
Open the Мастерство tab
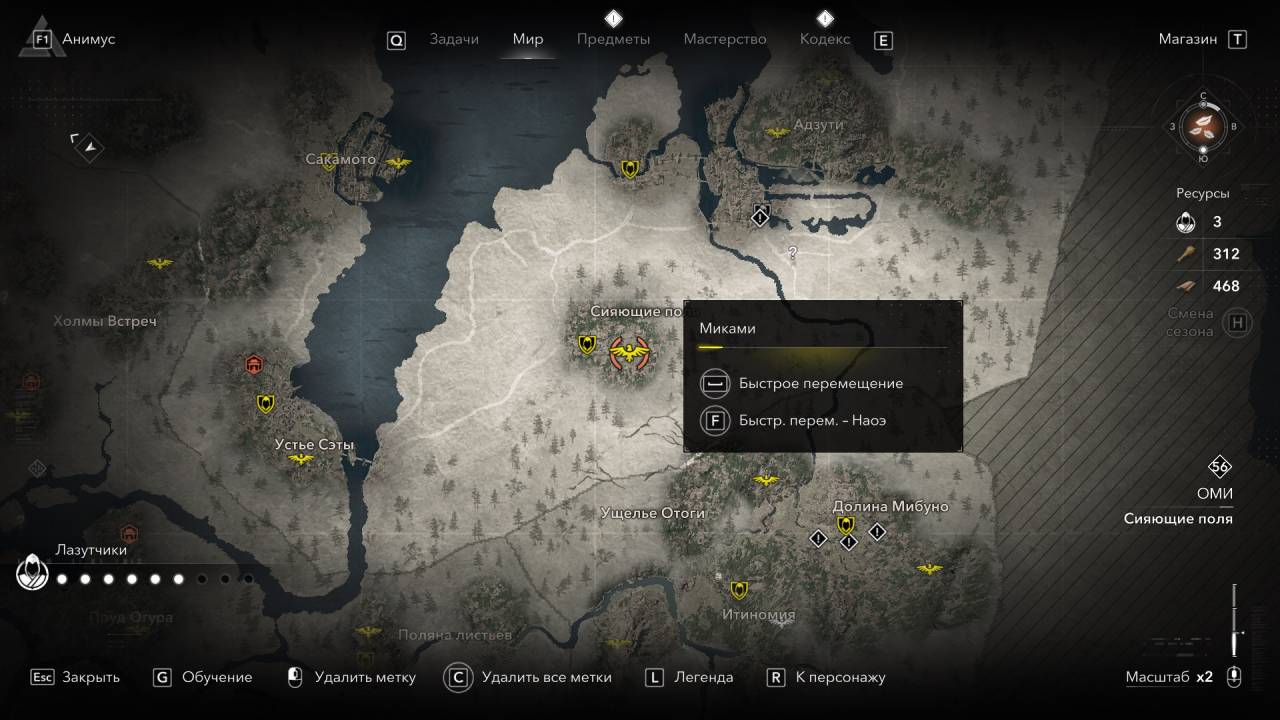point(725,39)
